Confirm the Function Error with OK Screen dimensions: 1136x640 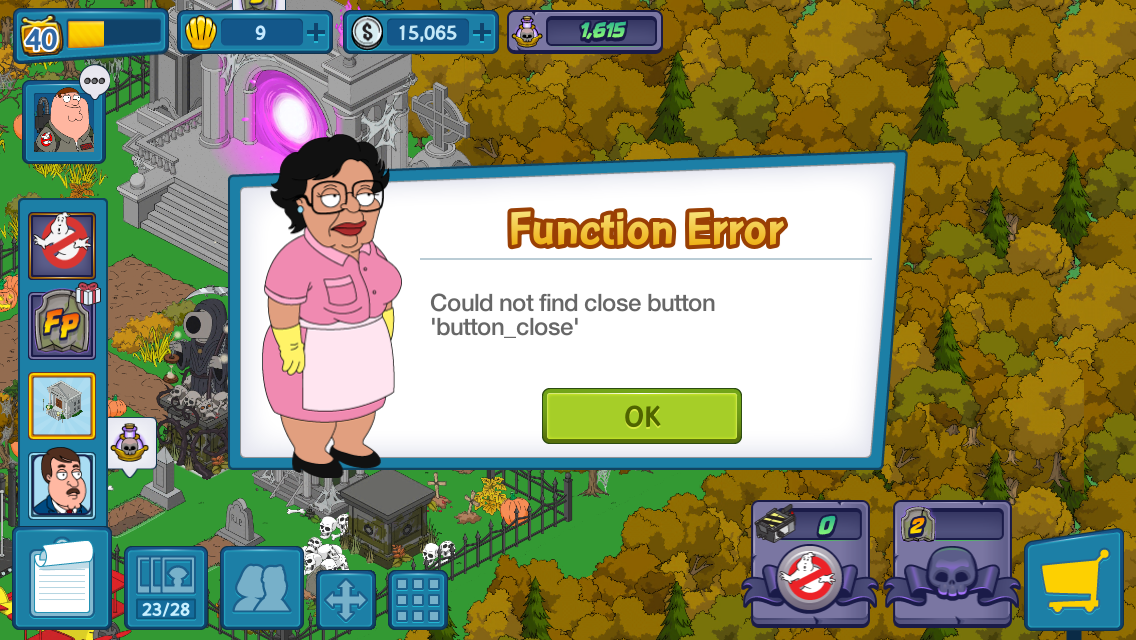[641, 416]
